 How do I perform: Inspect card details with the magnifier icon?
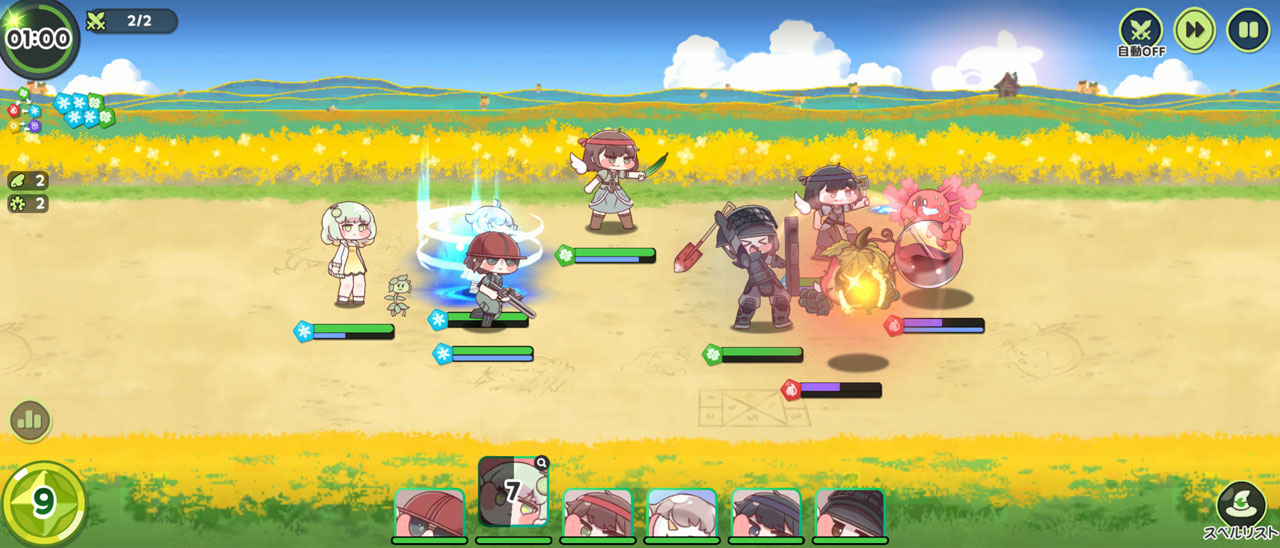click(541, 463)
